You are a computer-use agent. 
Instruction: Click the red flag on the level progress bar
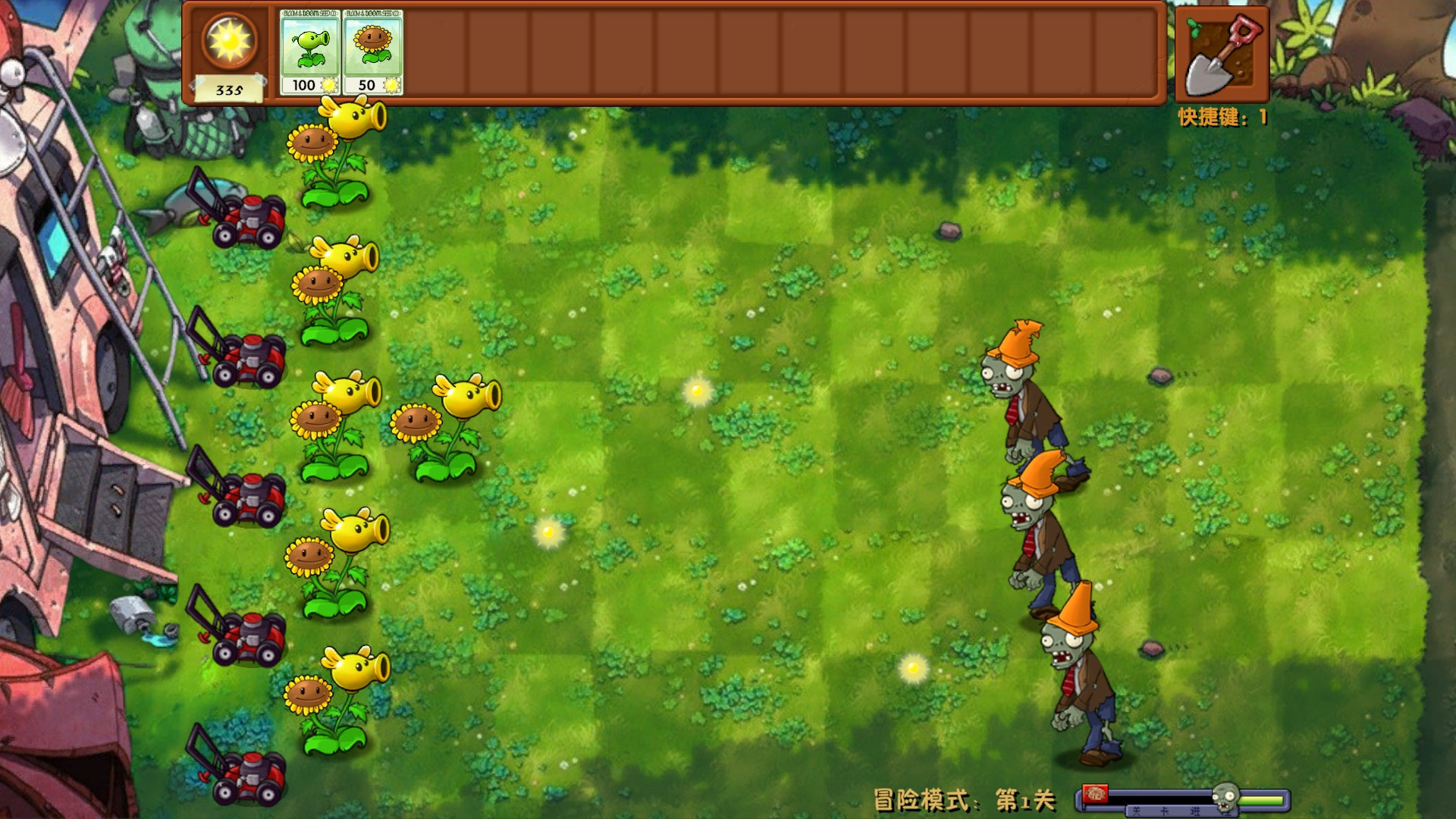1095,792
